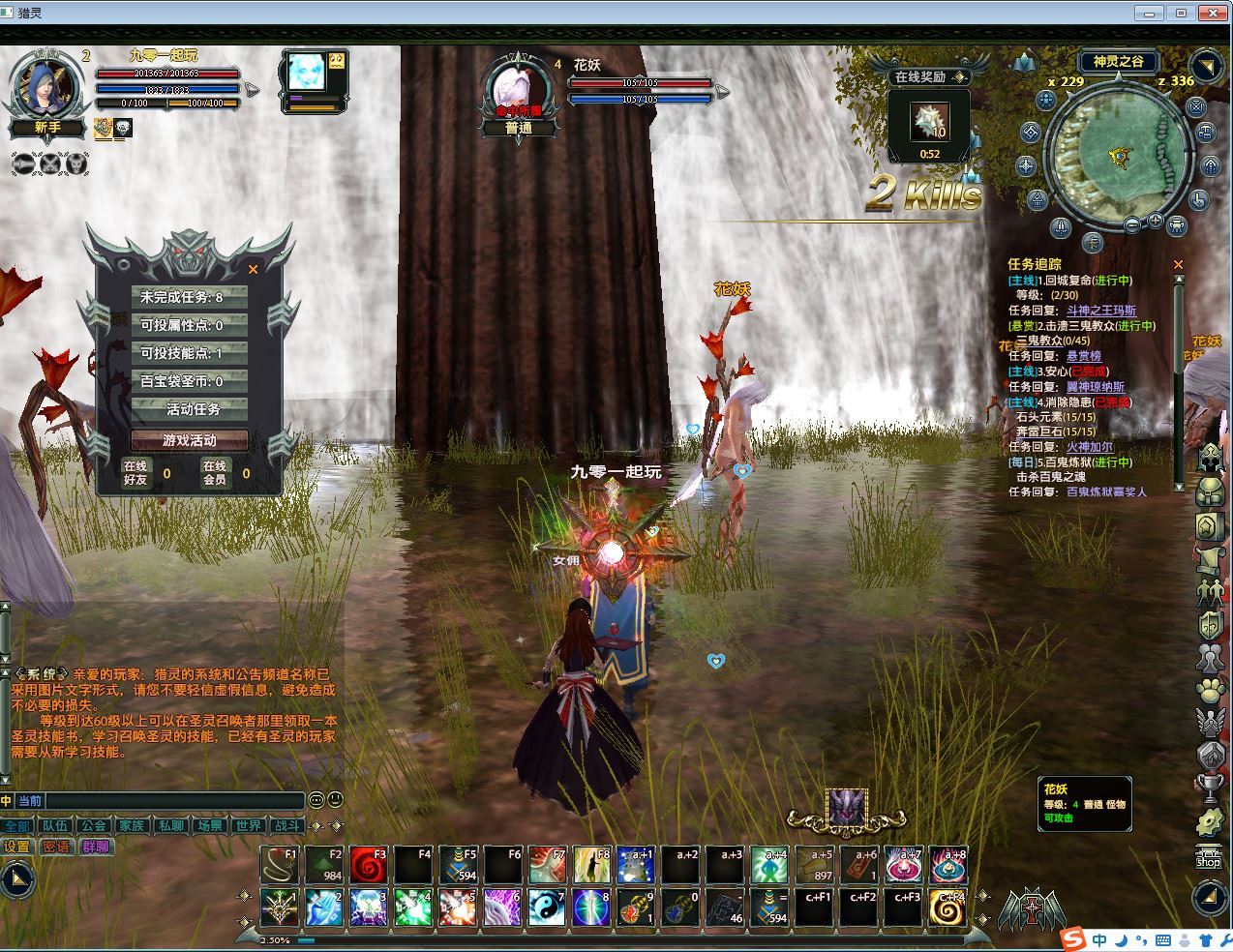Activate the golden spiral skill on c.+F4
The image size is (1233, 952).
tap(948, 908)
